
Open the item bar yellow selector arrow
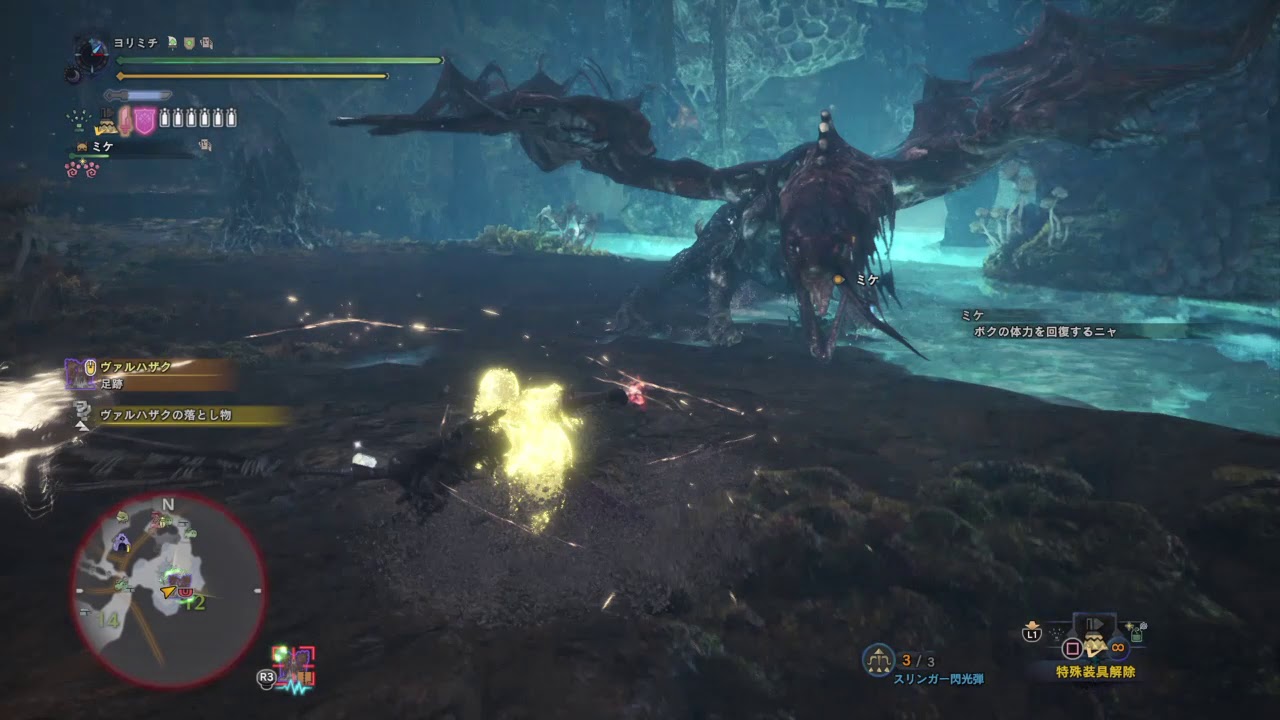pos(98,132)
